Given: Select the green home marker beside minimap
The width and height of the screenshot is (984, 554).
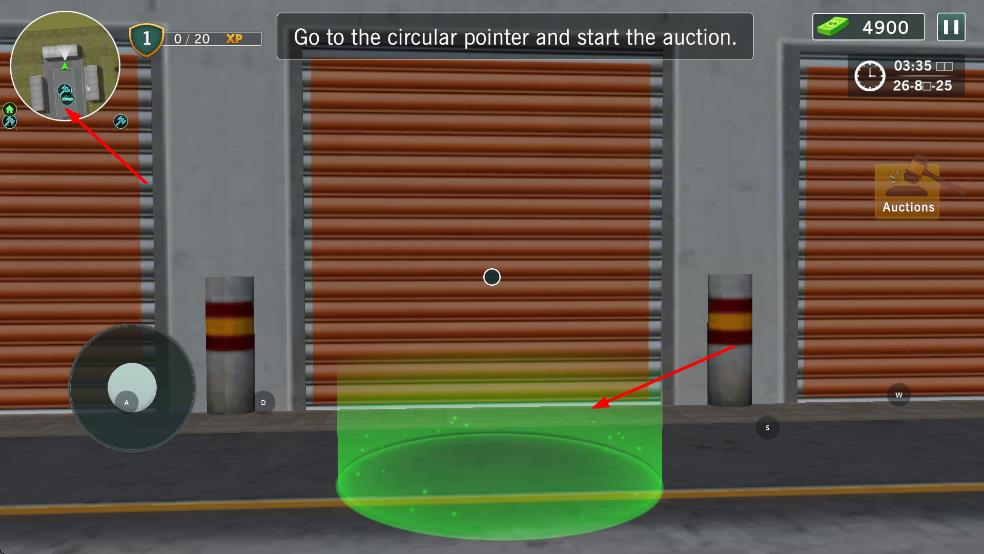Looking at the screenshot, I should tap(9, 109).
